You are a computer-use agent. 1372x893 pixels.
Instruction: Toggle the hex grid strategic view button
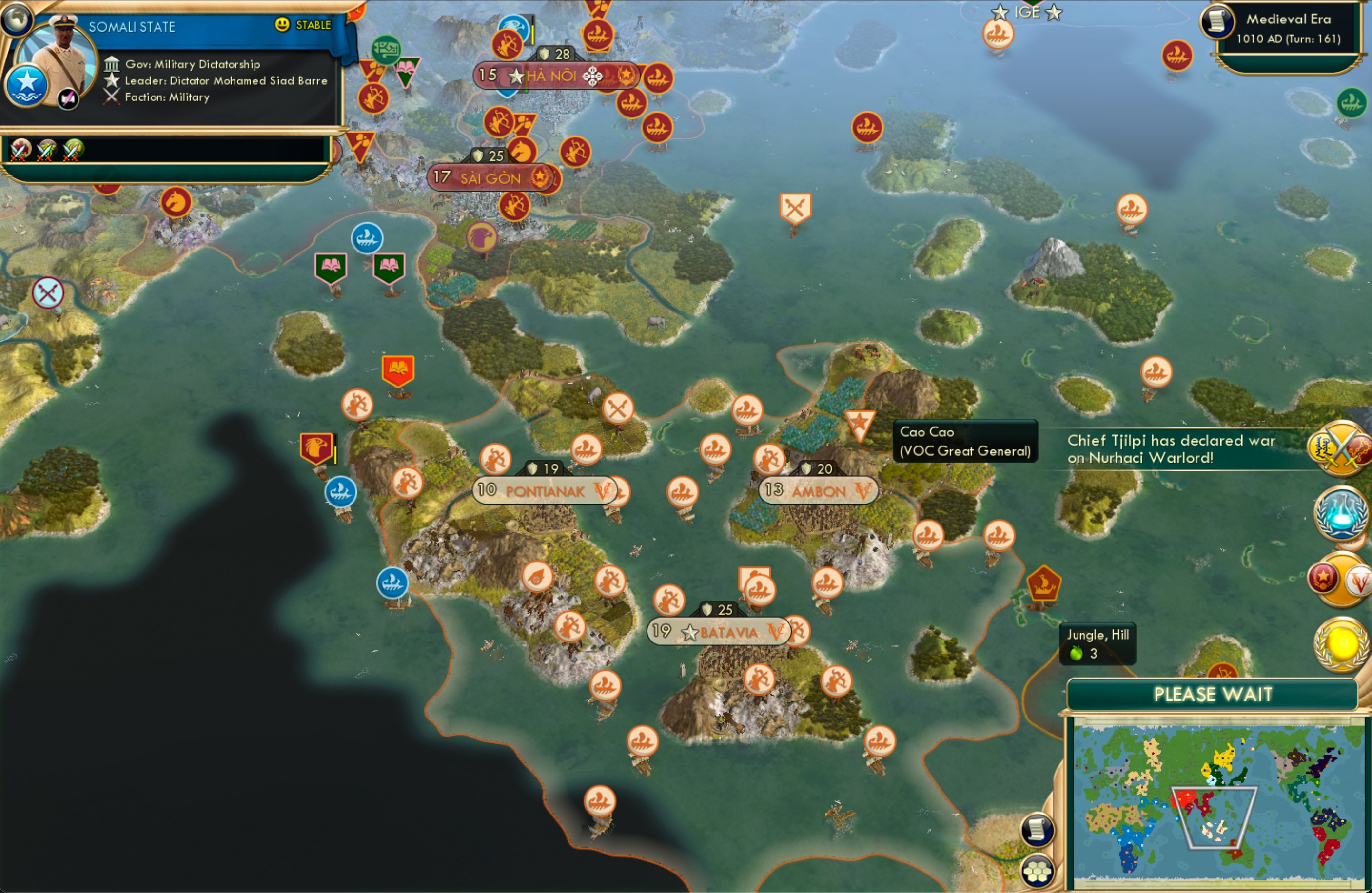pyautogui.click(x=1036, y=872)
